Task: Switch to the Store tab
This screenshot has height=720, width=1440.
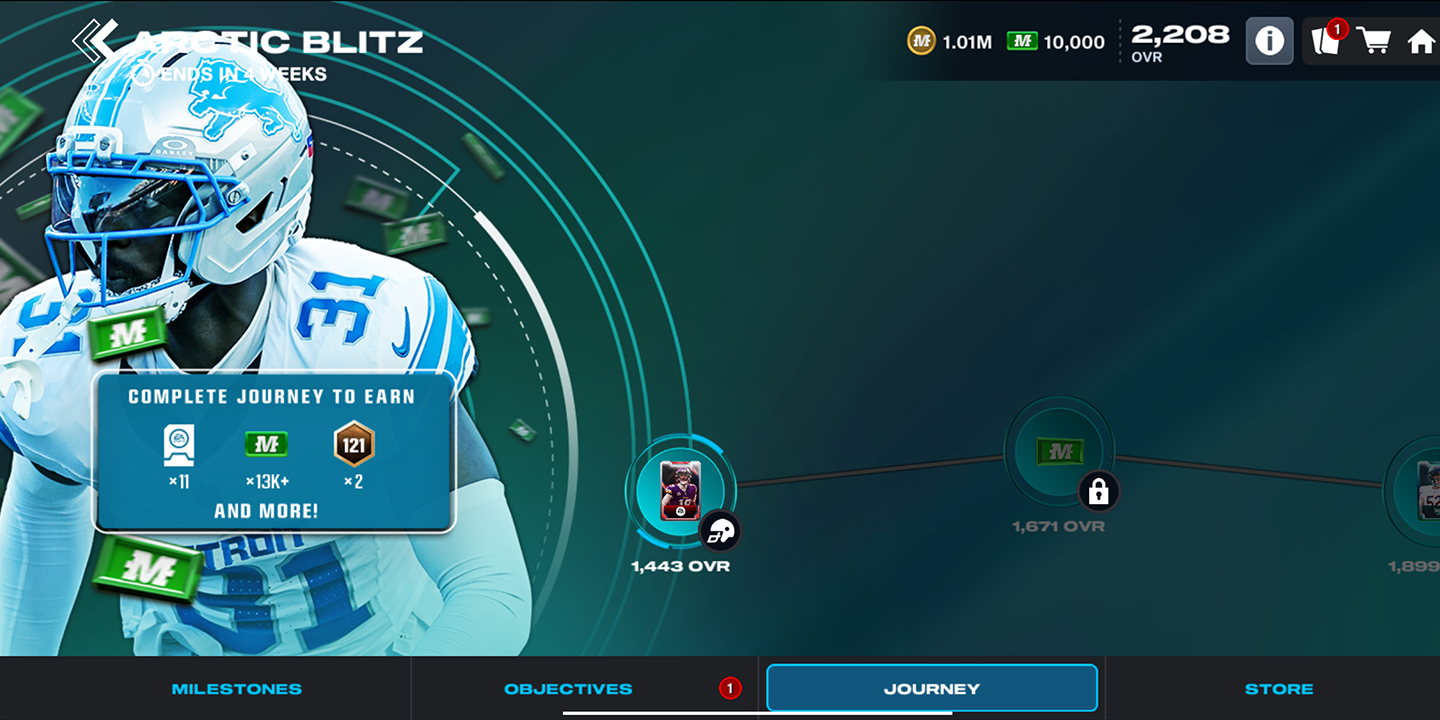Action: pos(1280,688)
